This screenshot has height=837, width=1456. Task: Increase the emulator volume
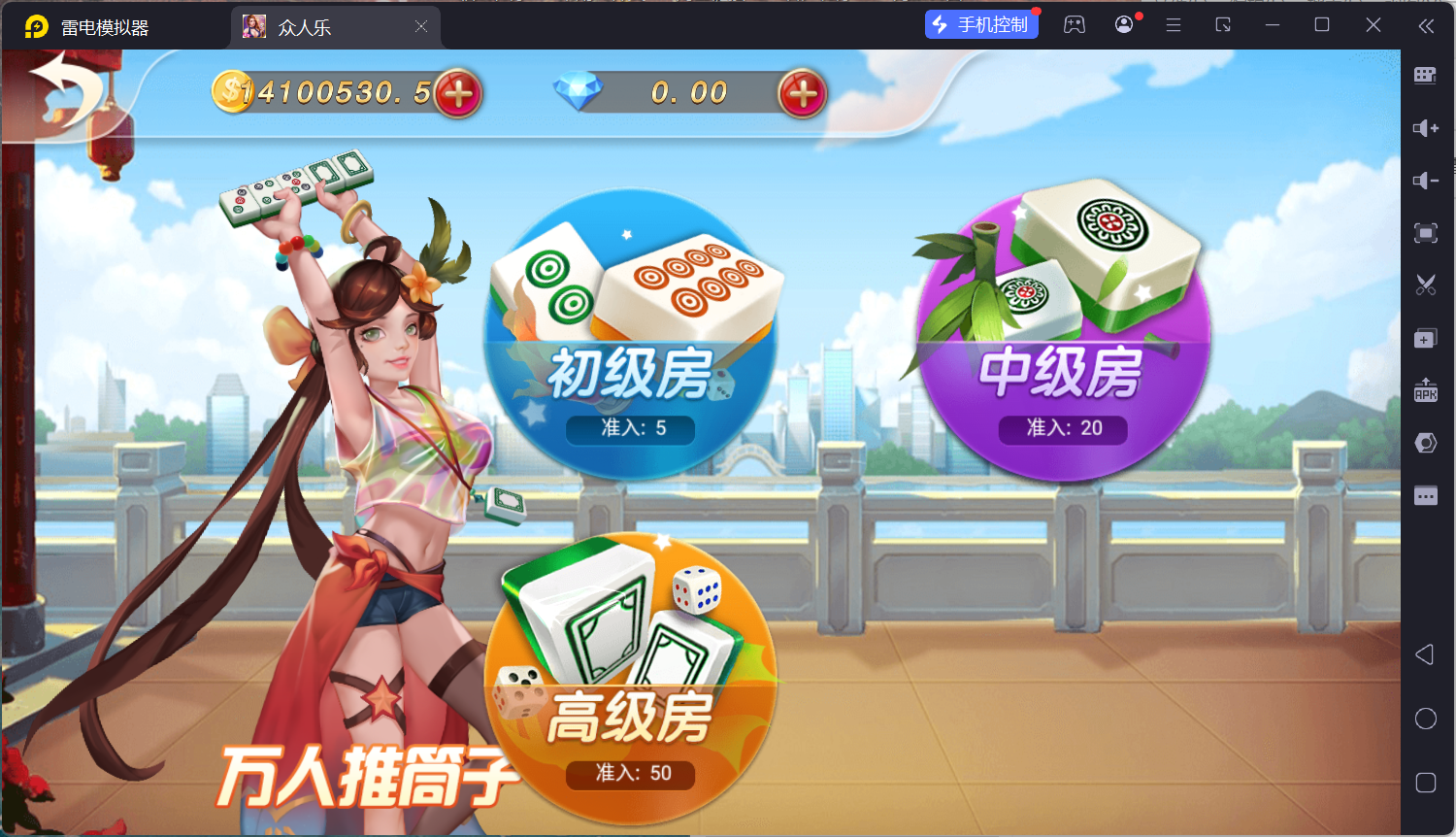[1425, 128]
